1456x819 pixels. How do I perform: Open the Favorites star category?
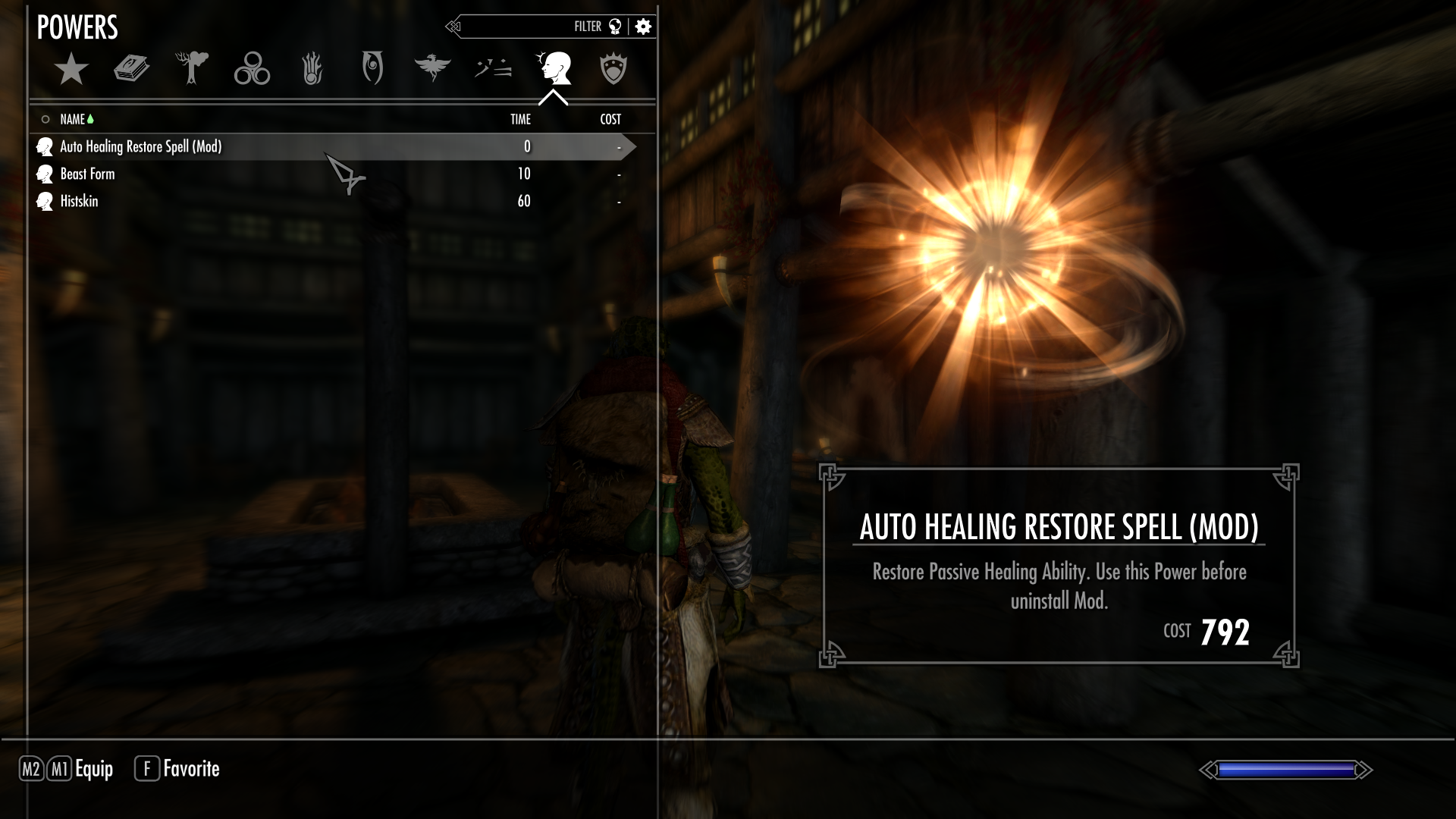click(71, 69)
